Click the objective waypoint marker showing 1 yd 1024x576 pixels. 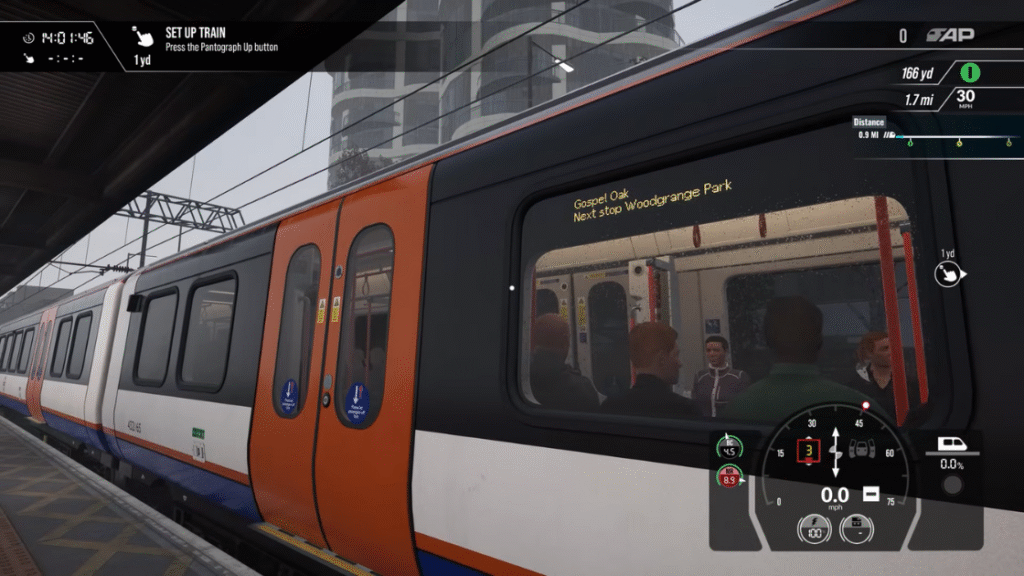[x=947, y=274]
